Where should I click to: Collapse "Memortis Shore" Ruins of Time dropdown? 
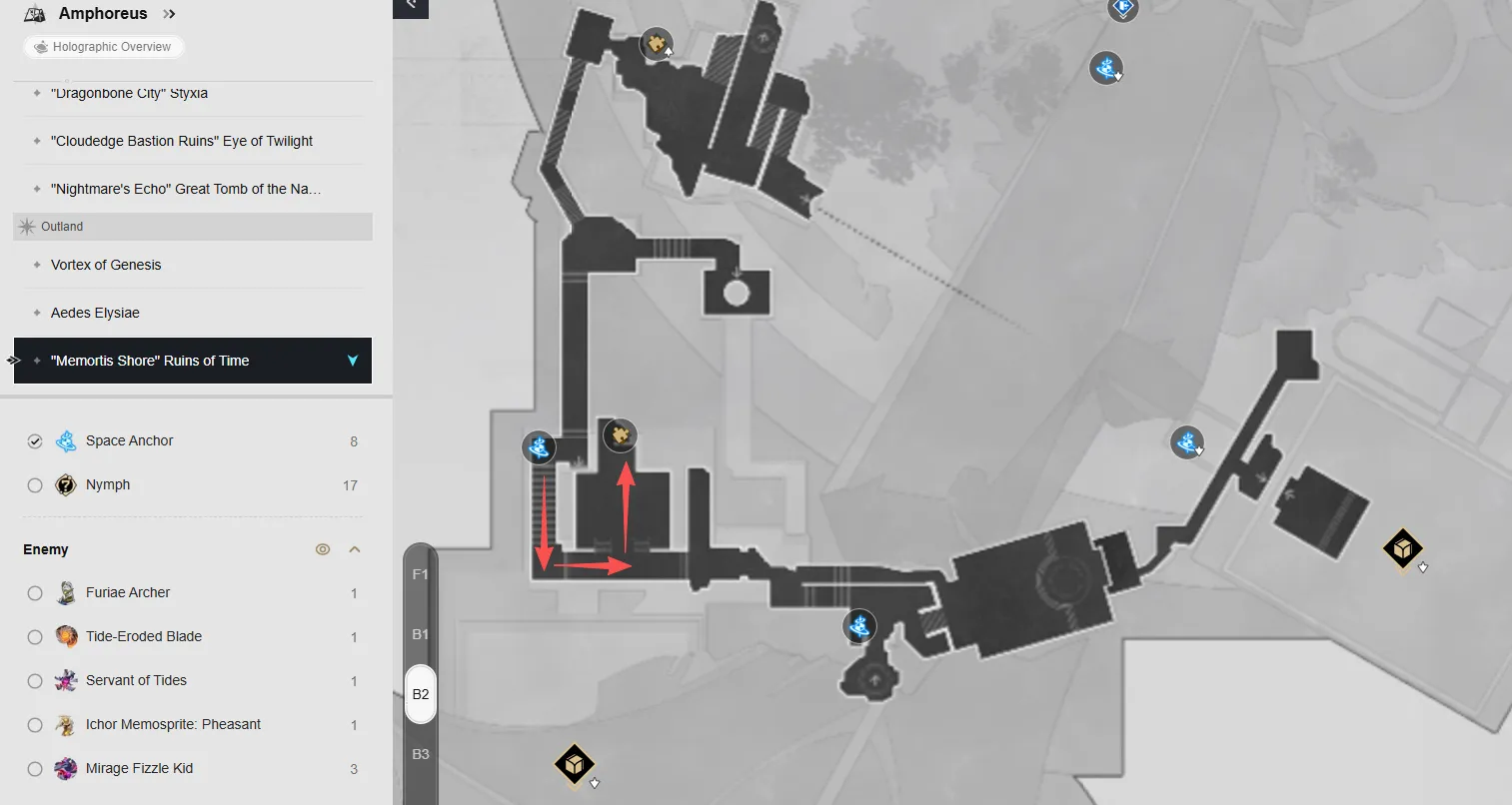point(352,361)
